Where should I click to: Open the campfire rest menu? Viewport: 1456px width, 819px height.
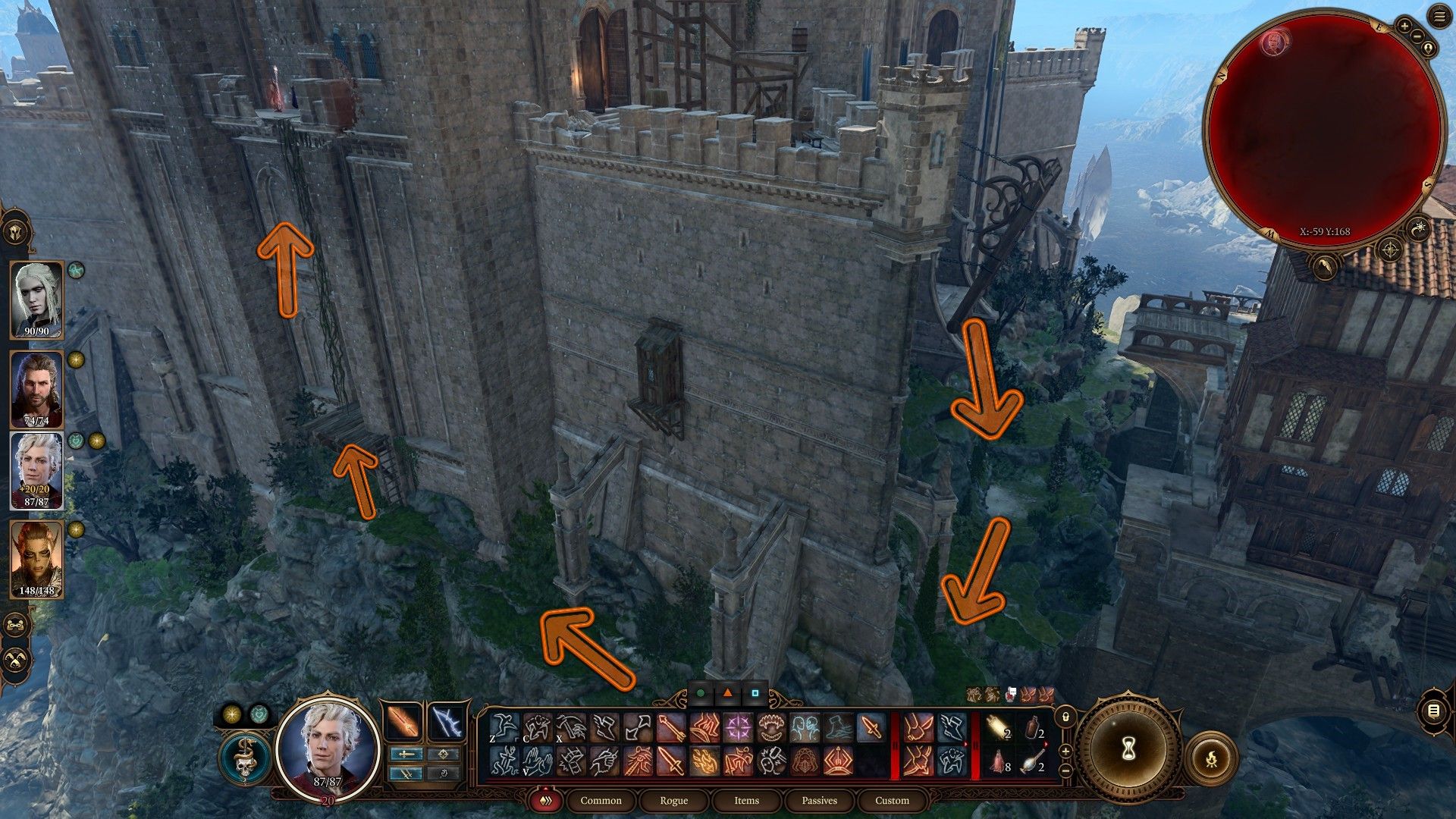point(1210,758)
